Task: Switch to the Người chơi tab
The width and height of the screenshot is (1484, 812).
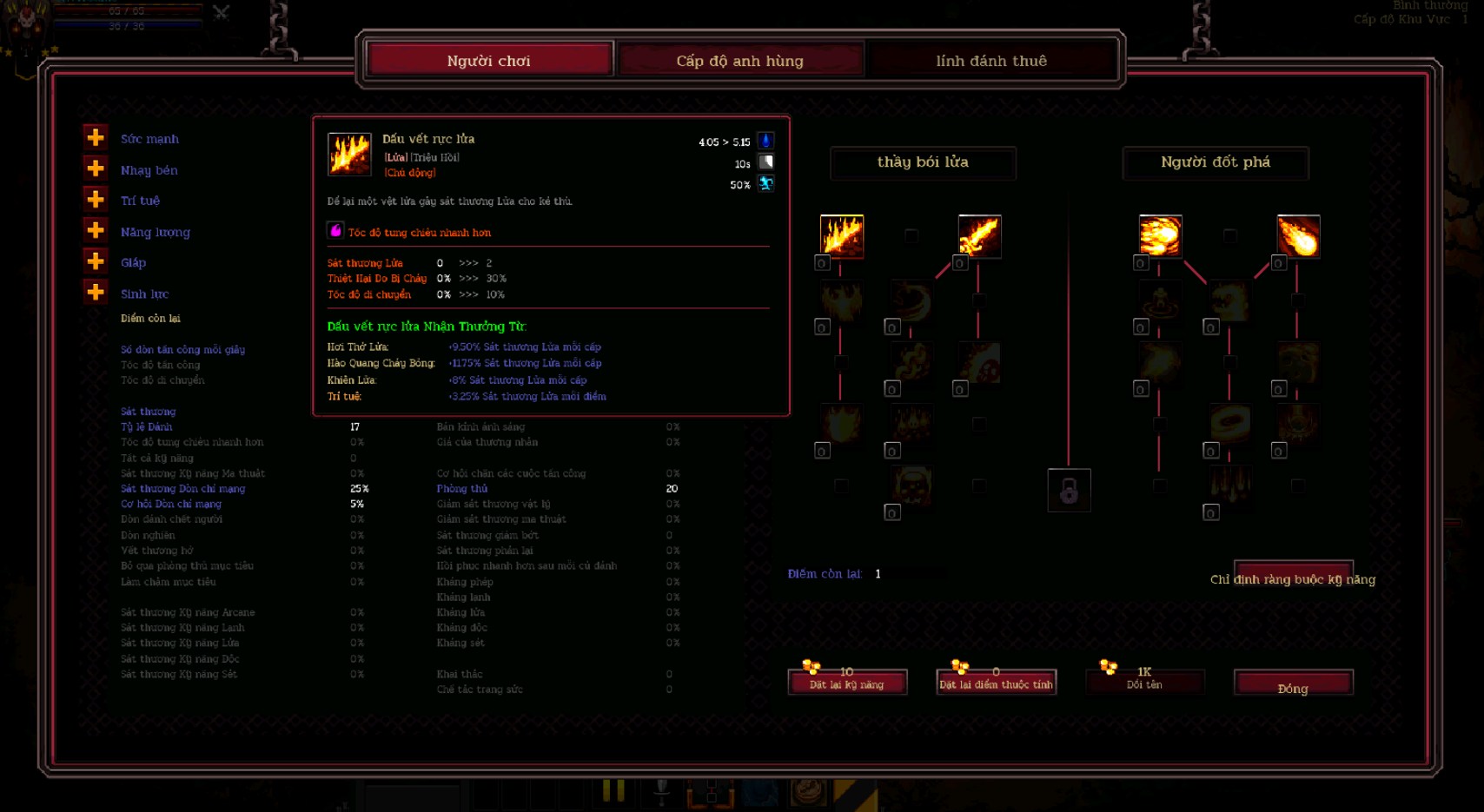Action: click(x=489, y=60)
